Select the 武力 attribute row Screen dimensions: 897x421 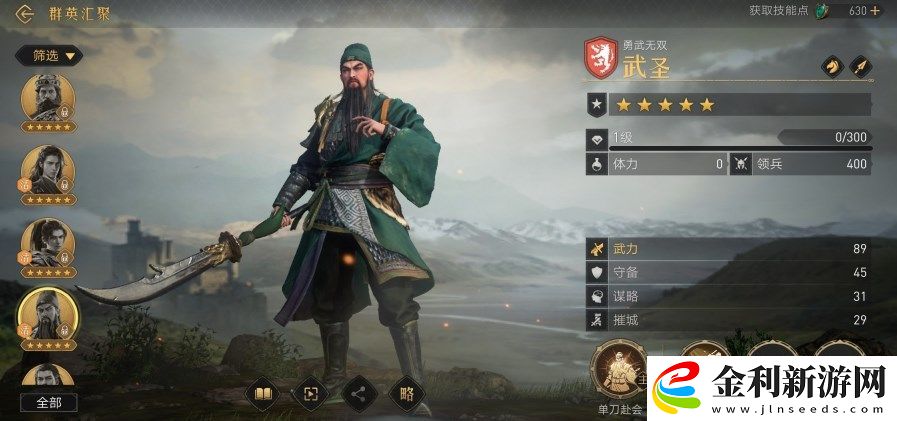(x=727, y=248)
